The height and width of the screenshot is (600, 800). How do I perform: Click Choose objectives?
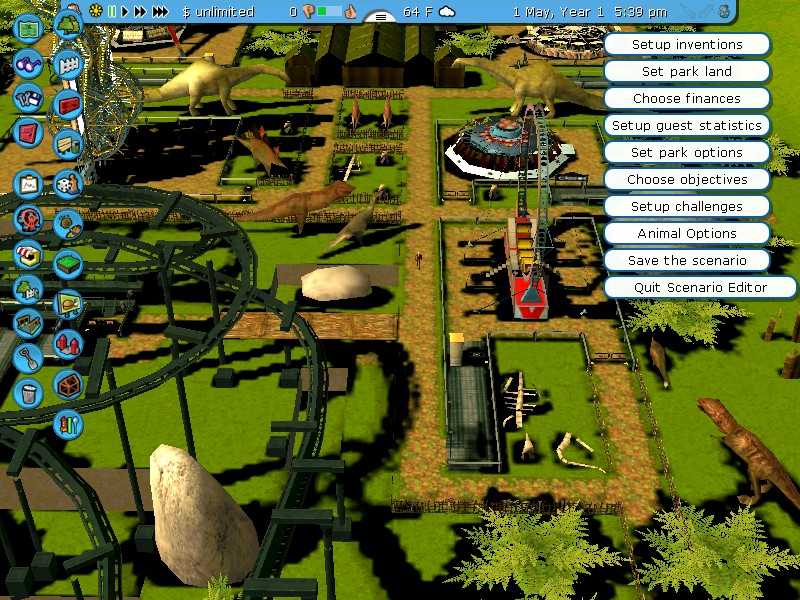[686, 180]
